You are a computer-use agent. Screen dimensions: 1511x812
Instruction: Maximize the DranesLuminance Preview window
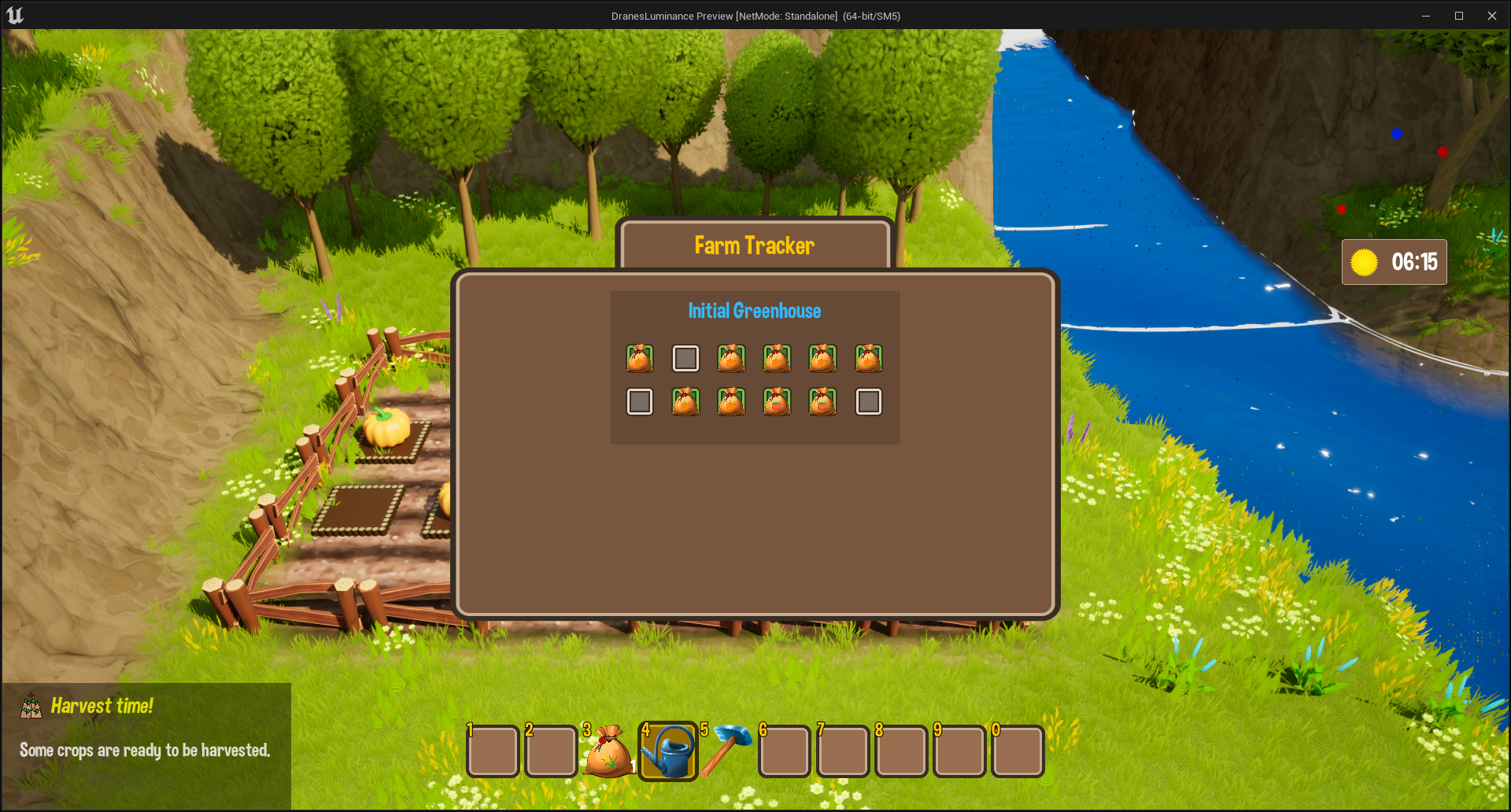[x=1458, y=16]
